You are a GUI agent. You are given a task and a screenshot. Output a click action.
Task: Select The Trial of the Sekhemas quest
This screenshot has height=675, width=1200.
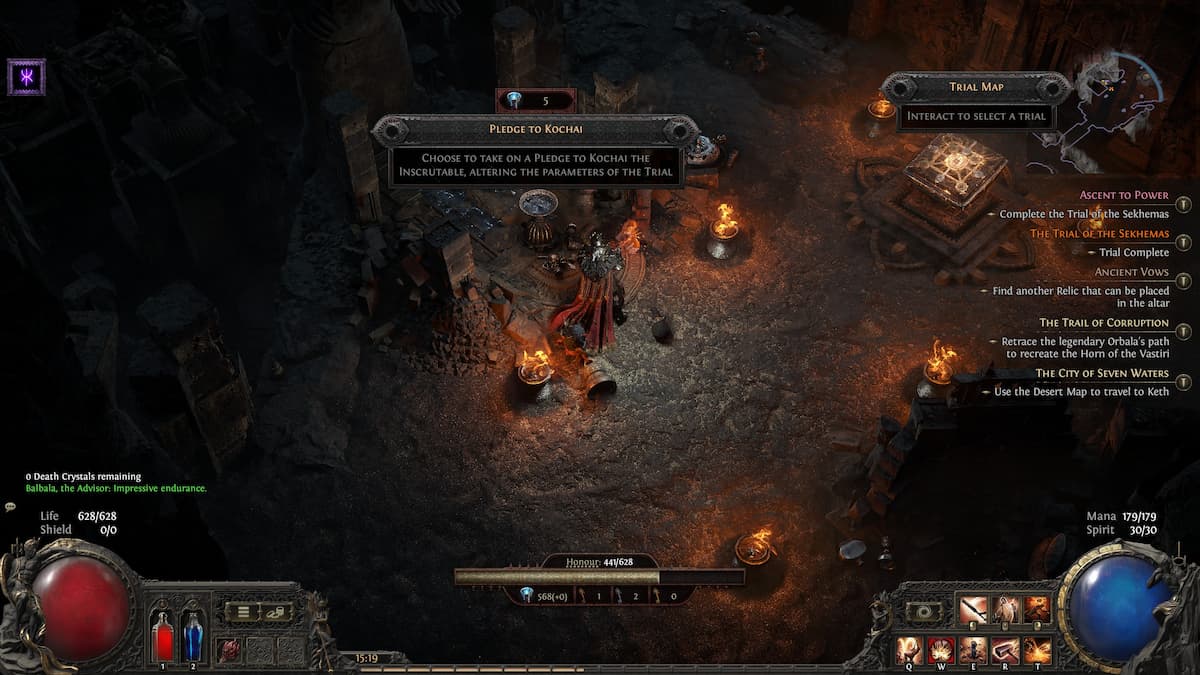coord(1099,233)
